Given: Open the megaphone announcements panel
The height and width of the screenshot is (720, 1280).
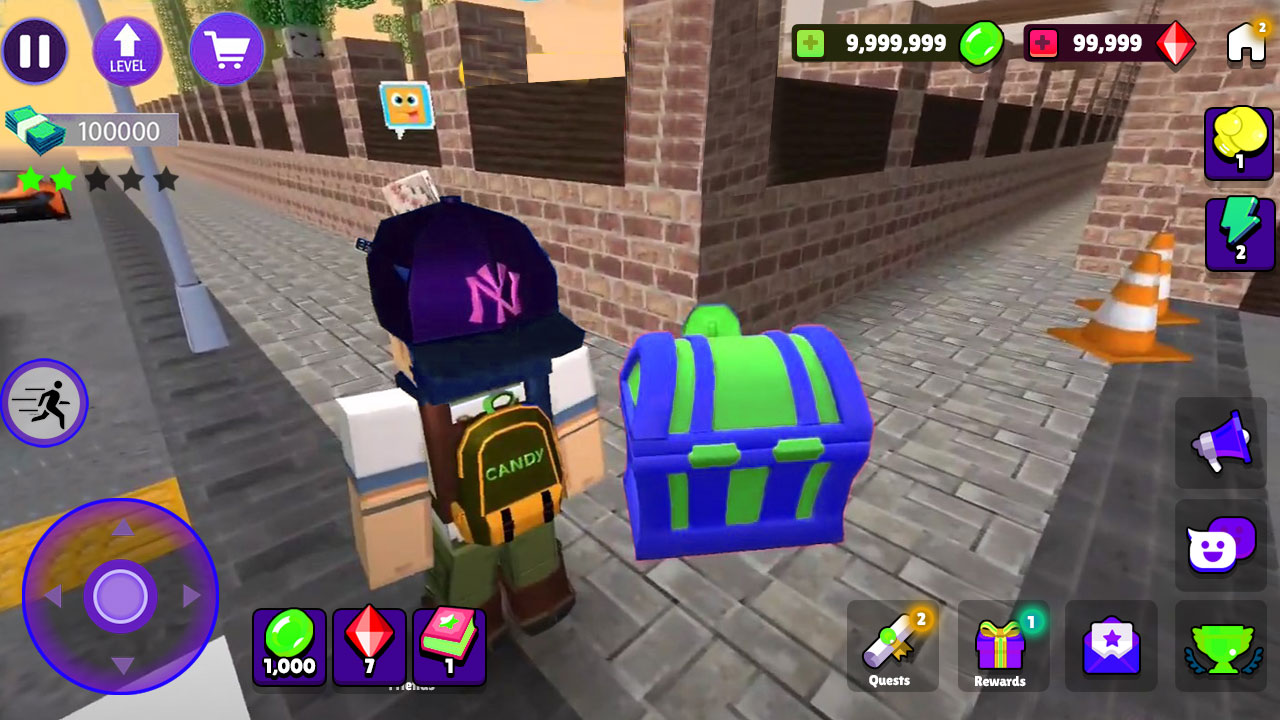Looking at the screenshot, I should pos(1219,444).
